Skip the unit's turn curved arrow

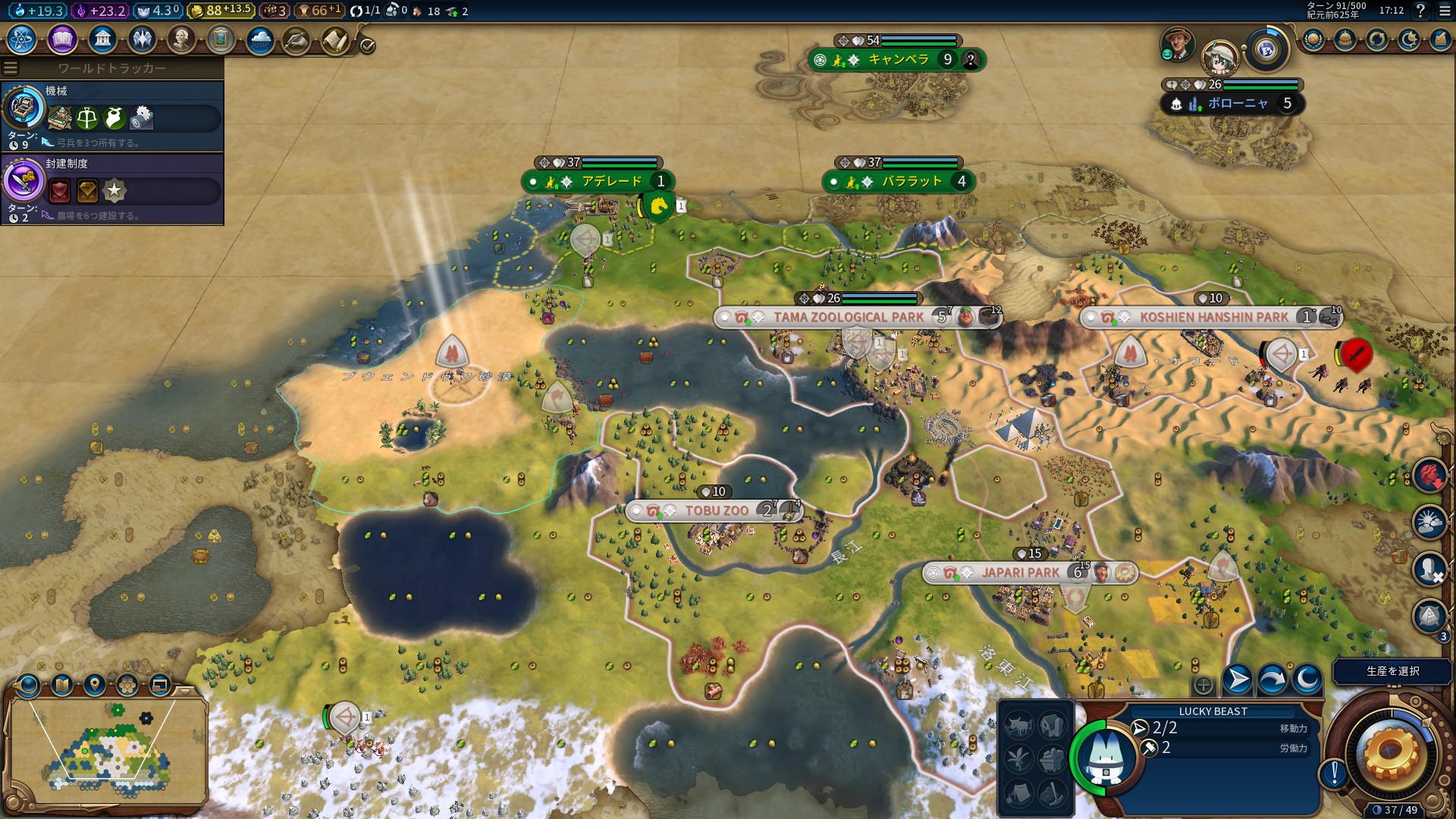1272,679
